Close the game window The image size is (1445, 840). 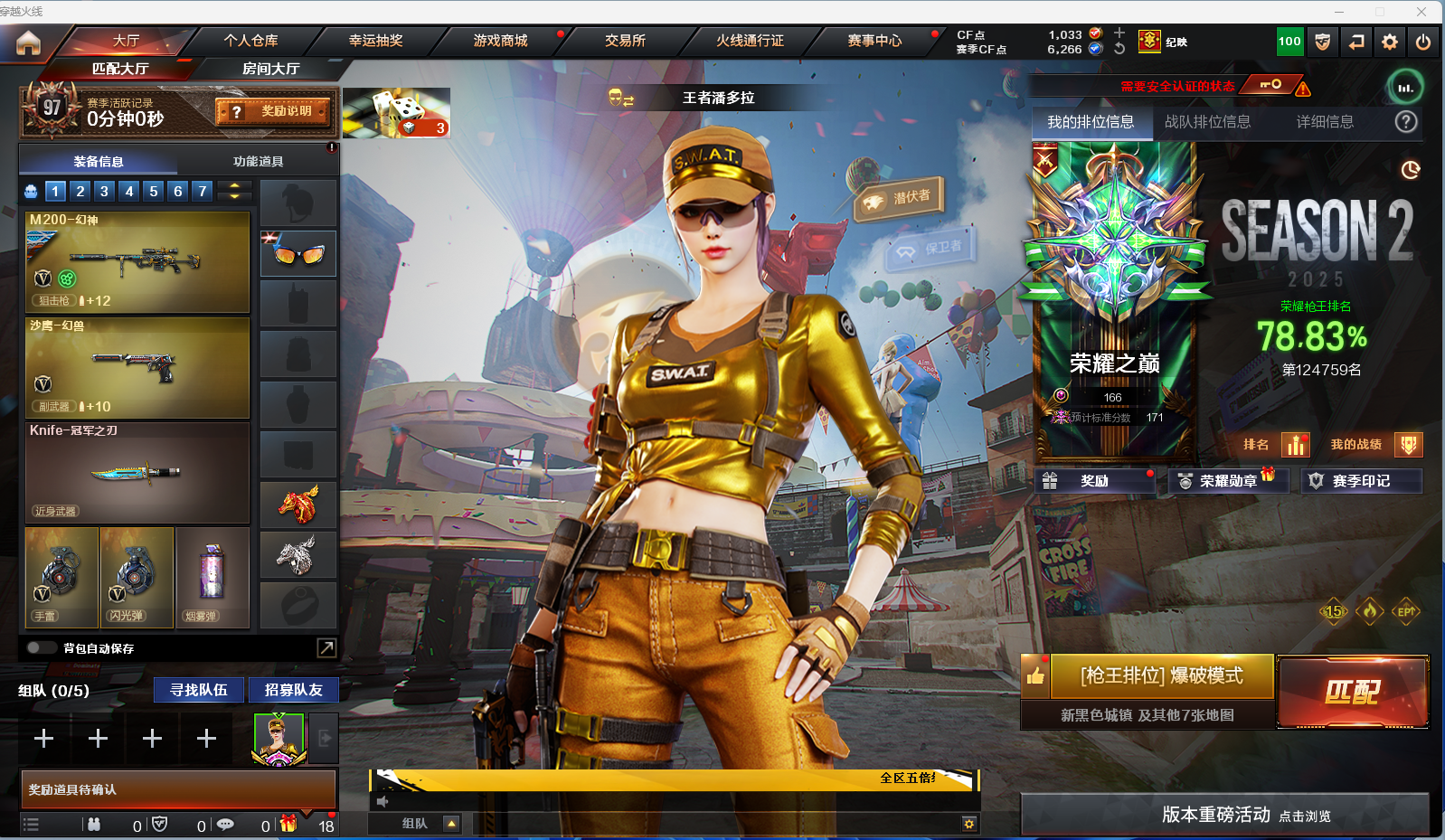(1421, 12)
